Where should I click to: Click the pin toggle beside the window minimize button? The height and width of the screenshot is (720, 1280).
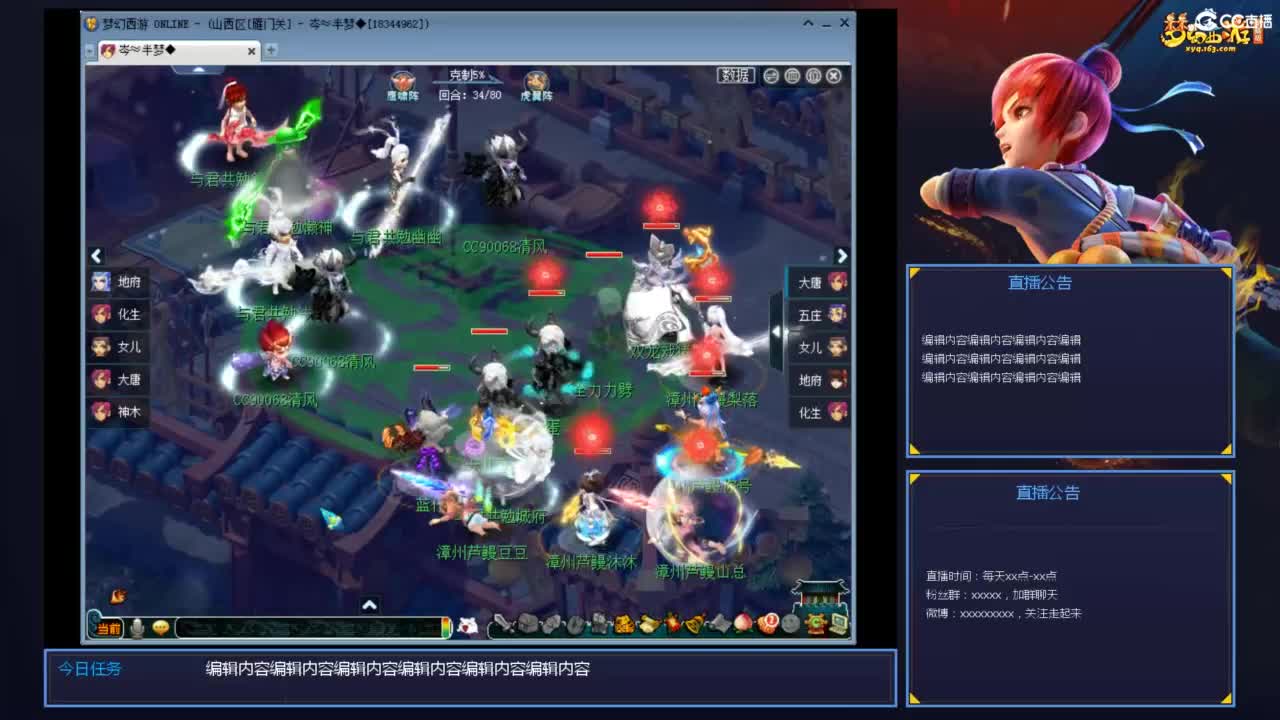click(808, 22)
